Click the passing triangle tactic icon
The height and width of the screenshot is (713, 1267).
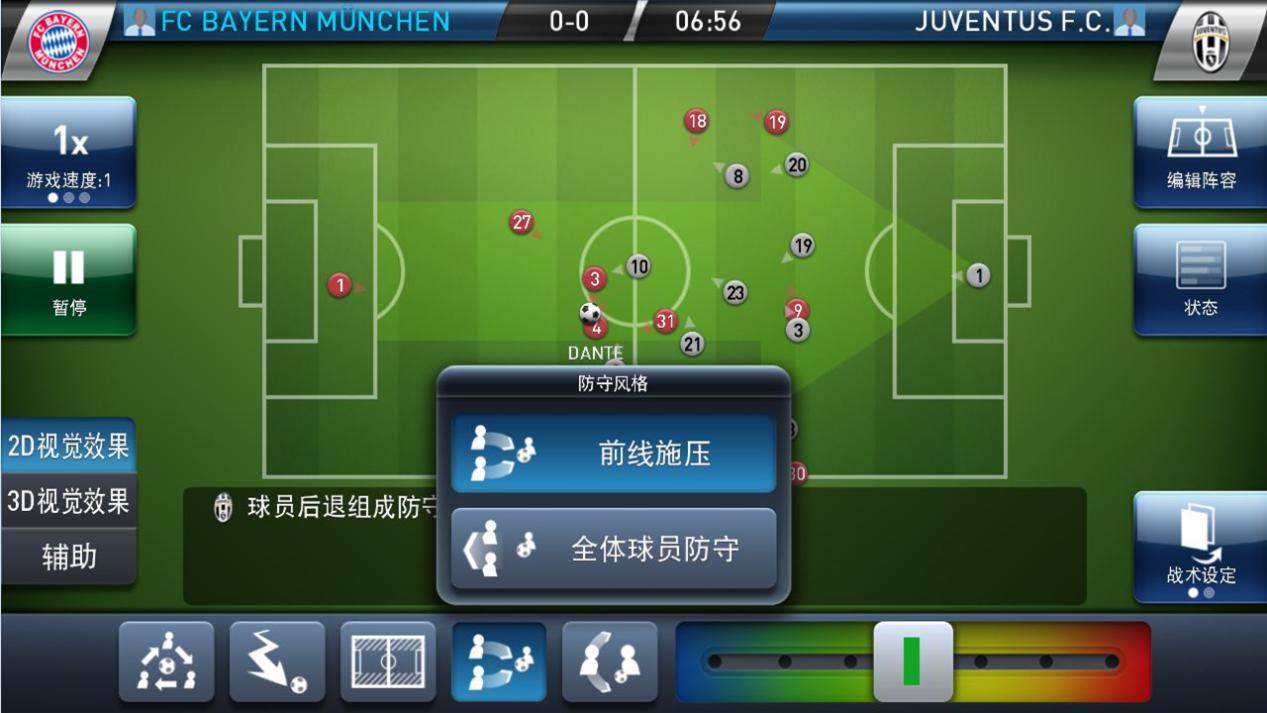(167, 661)
